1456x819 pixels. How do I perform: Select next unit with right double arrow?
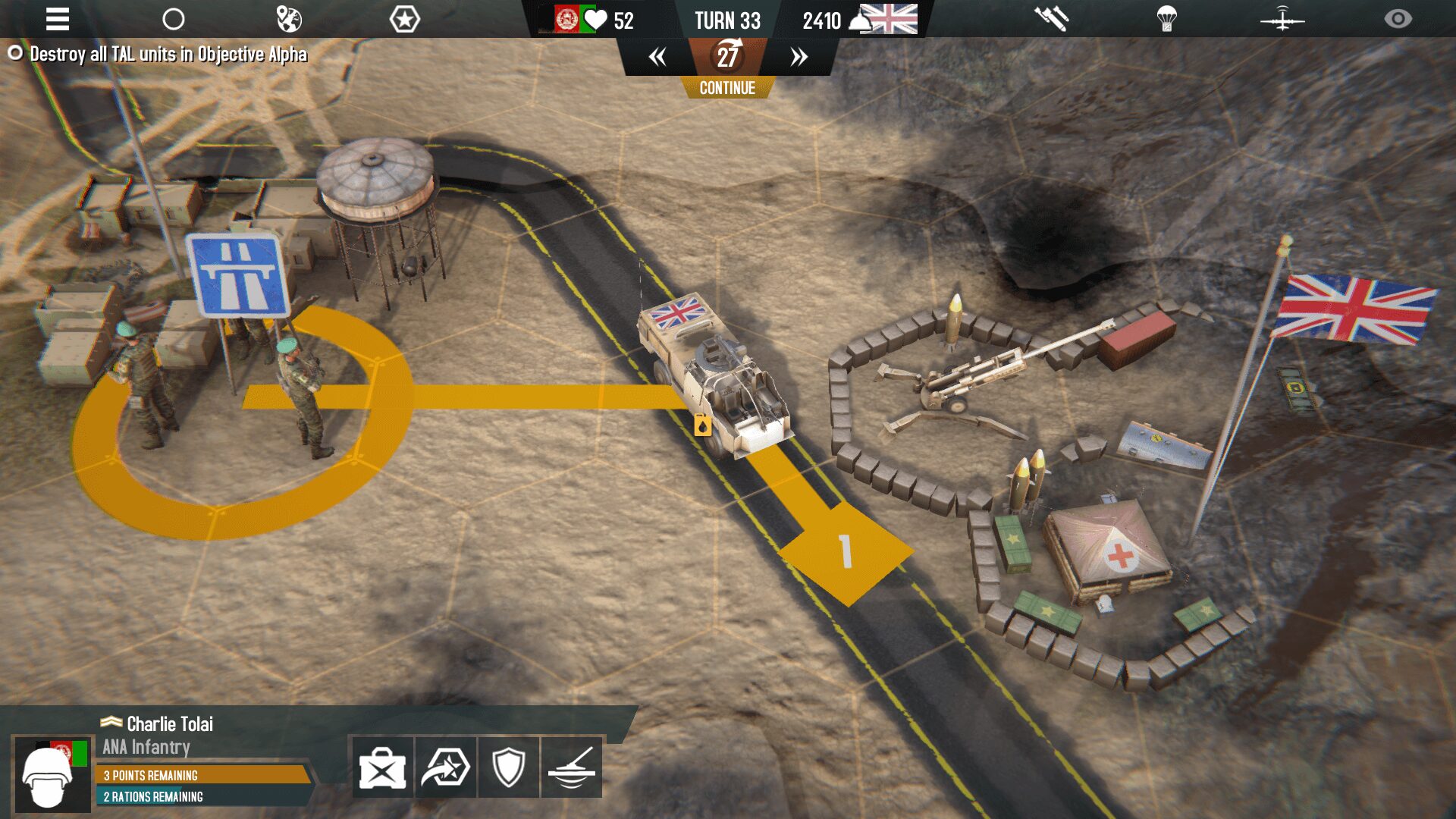click(x=799, y=57)
